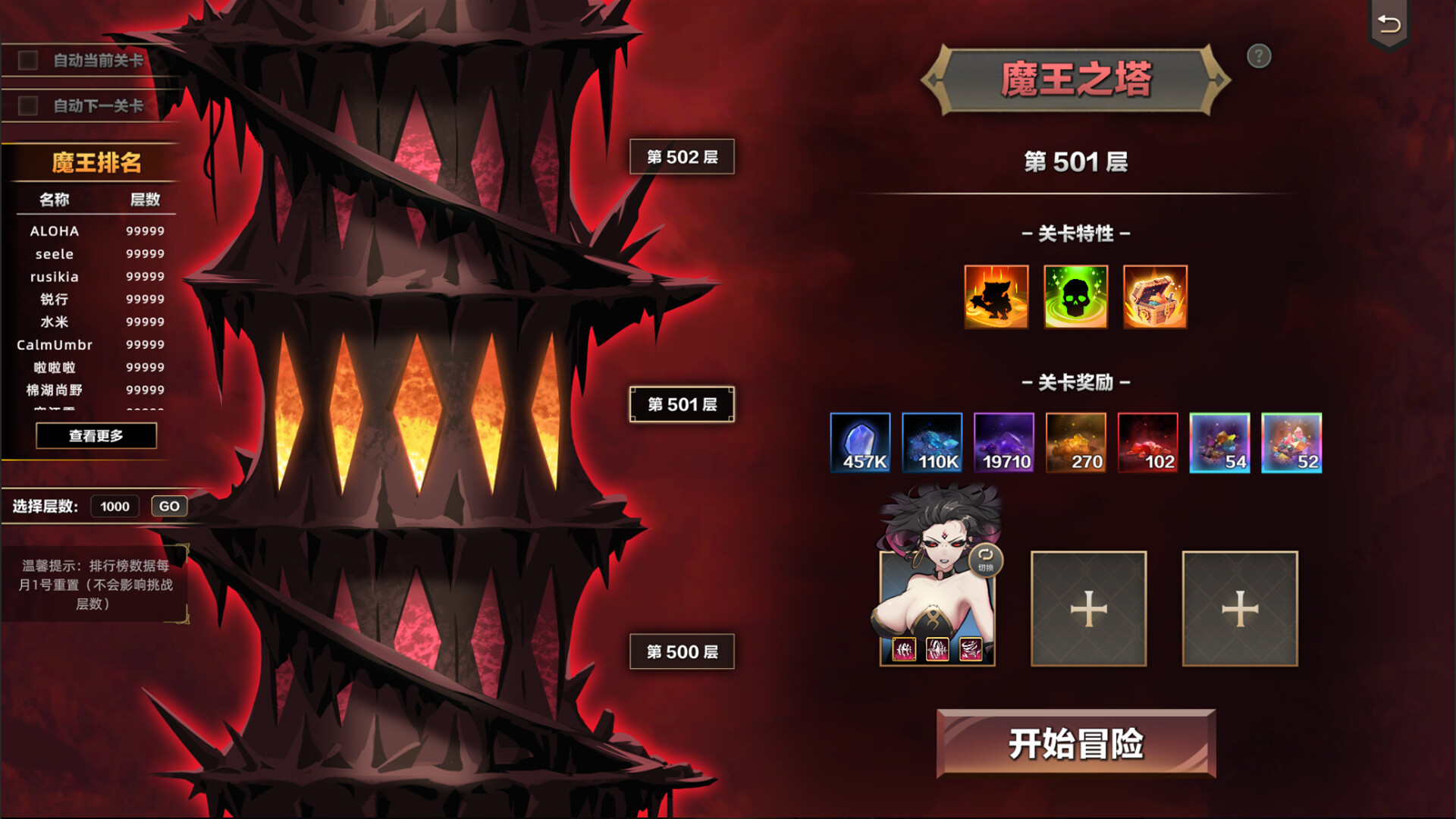Image resolution: width=1456 pixels, height=819 pixels.
Task: Open the question mark help icon
Action: point(1259,57)
